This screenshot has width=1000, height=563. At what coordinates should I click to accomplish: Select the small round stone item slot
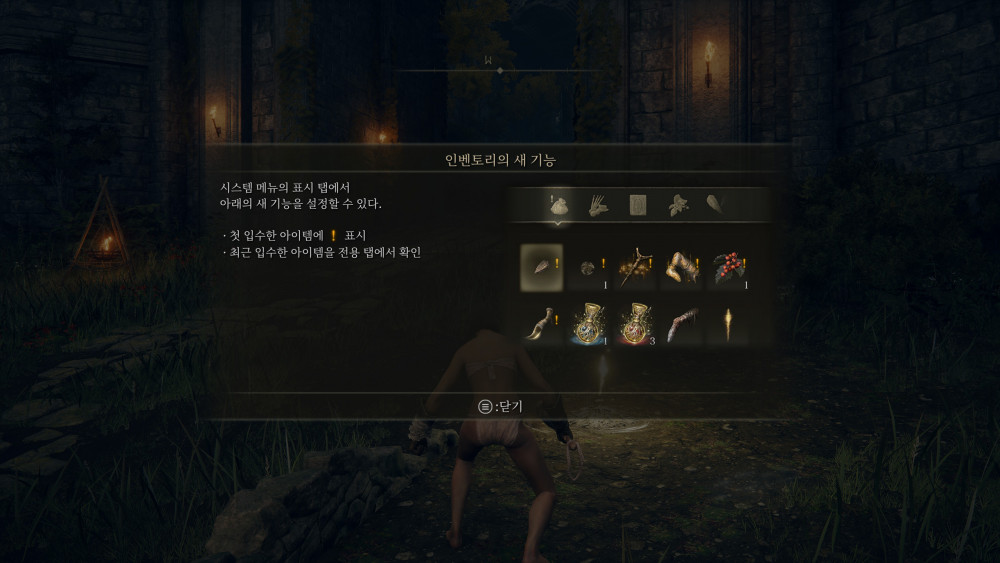[590, 266]
